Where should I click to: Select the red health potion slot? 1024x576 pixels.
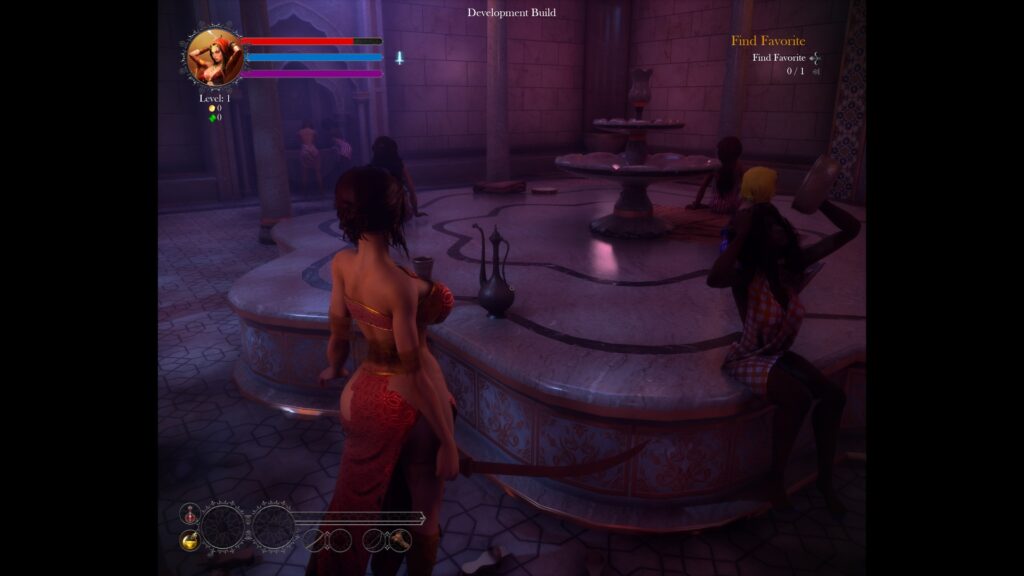click(189, 514)
